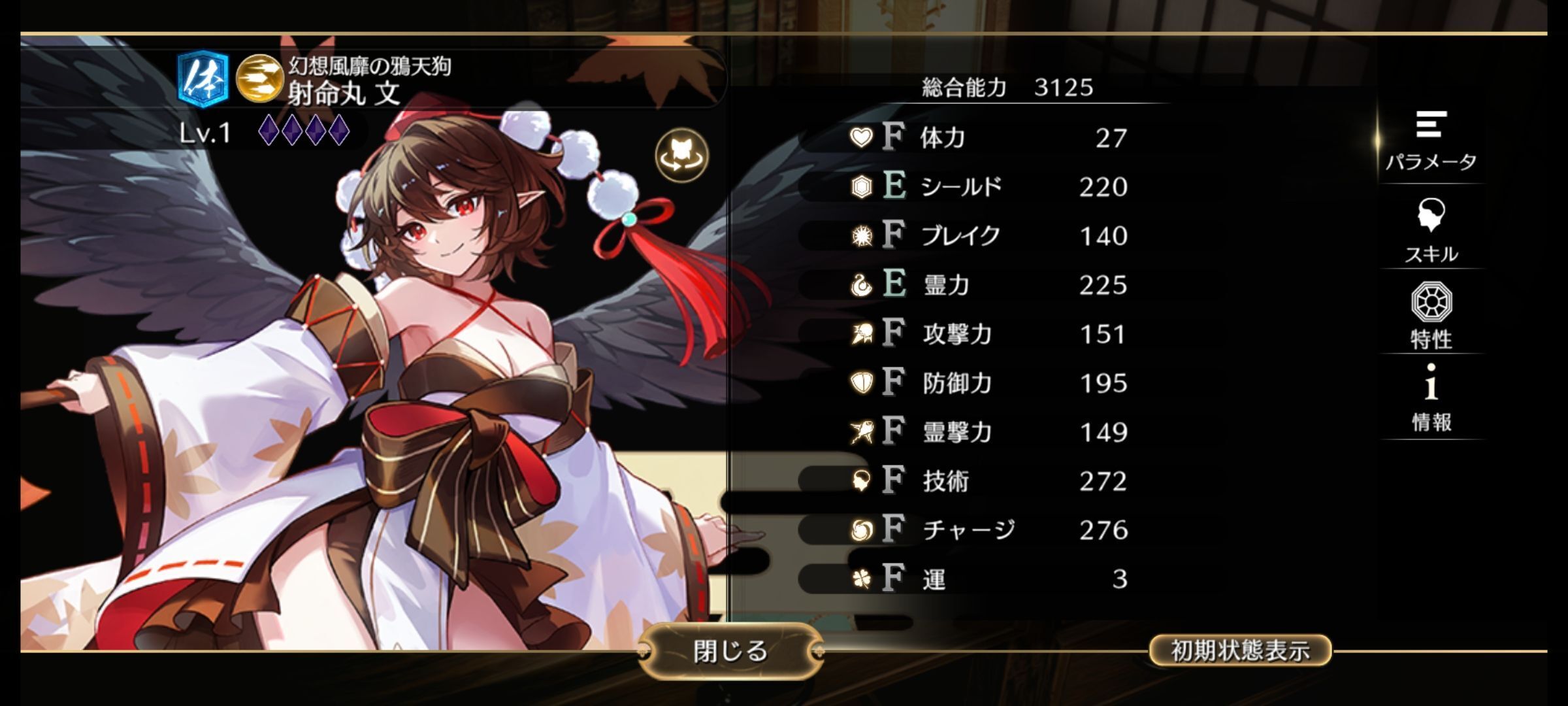This screenshot has width=1568, height=706.
Task: Show initial state via 初期状態表示 button
Action: [1239, 650]
